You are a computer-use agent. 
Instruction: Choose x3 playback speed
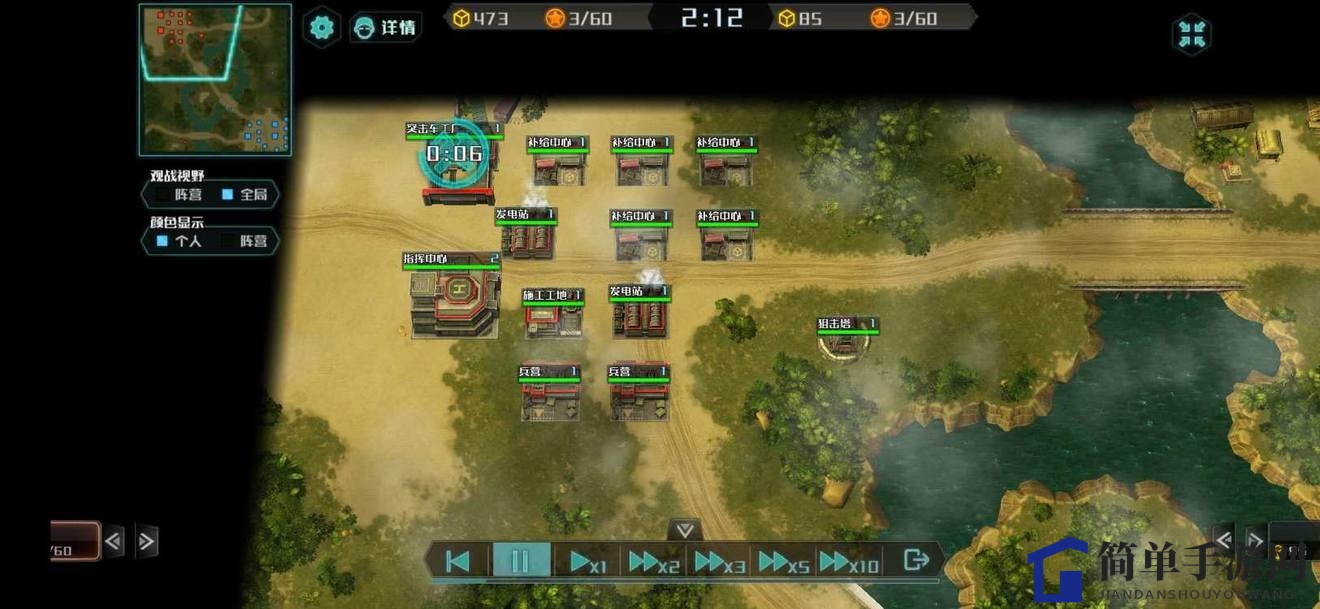pos(720,562)
